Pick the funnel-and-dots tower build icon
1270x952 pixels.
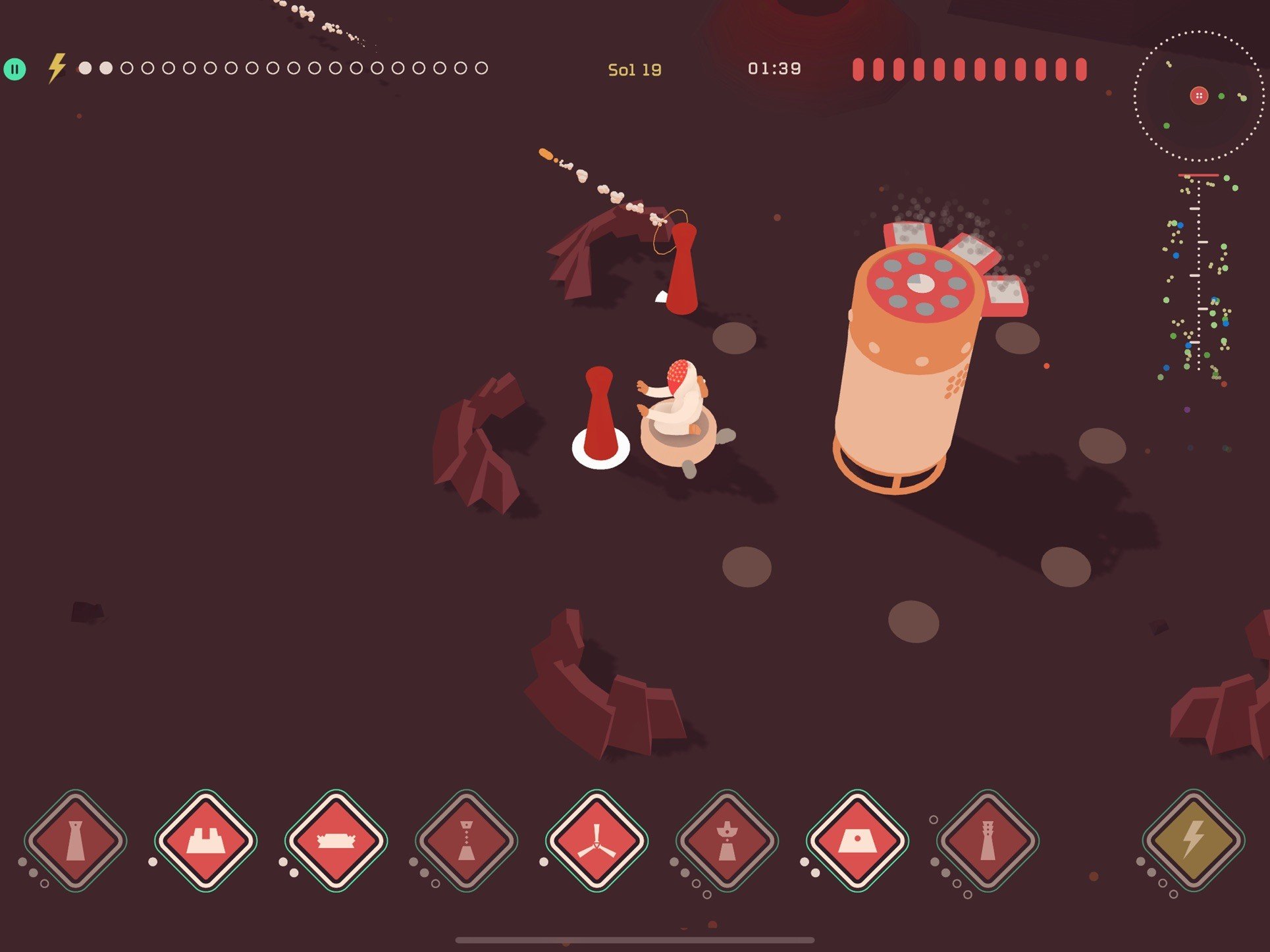pos(467,841)
